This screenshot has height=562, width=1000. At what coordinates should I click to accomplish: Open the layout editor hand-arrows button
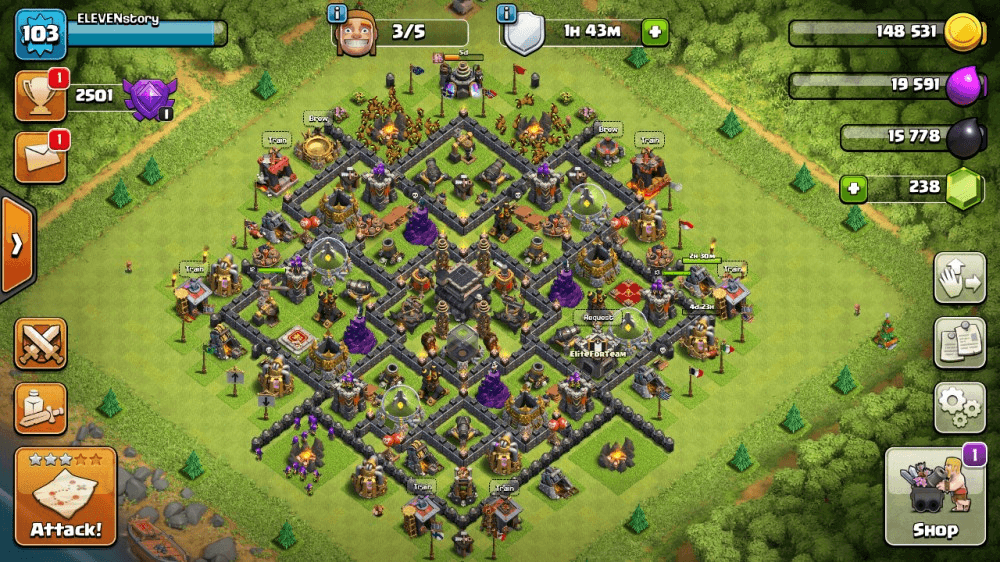(959, 278)
